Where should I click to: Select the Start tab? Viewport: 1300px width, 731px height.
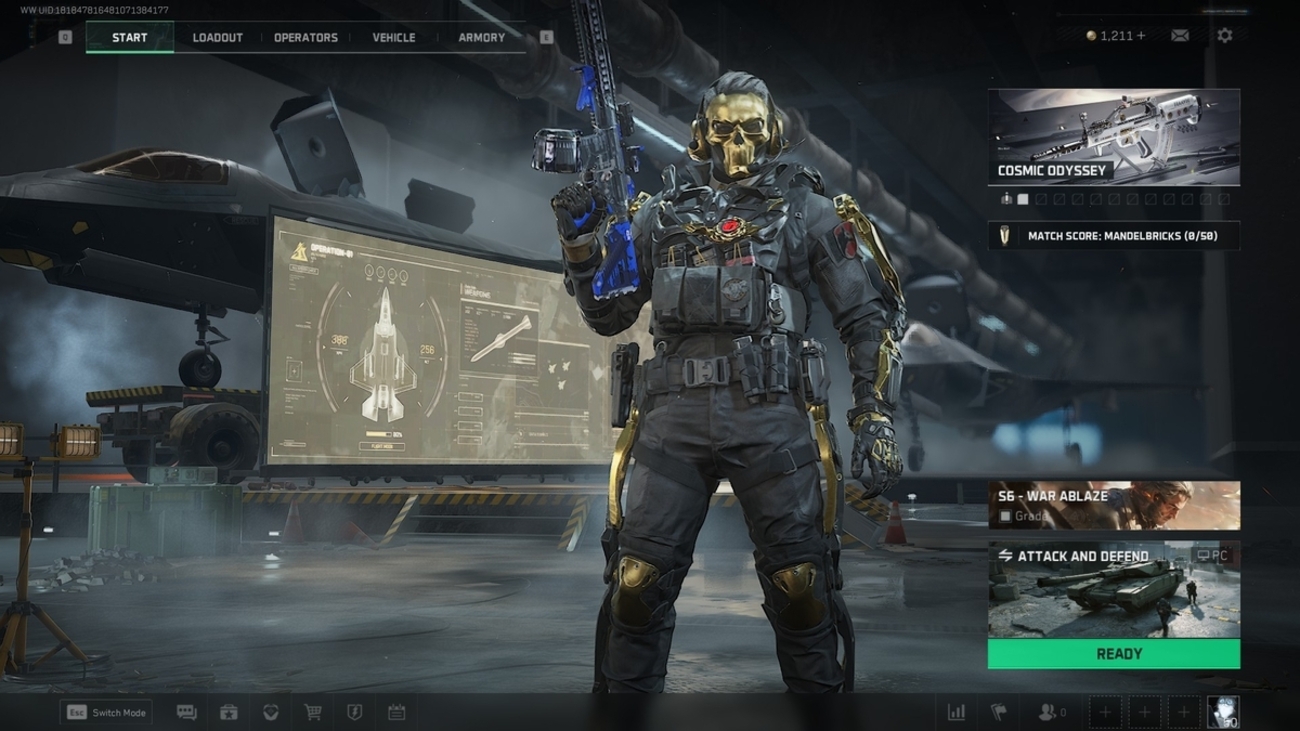click(x=130, y=38)
